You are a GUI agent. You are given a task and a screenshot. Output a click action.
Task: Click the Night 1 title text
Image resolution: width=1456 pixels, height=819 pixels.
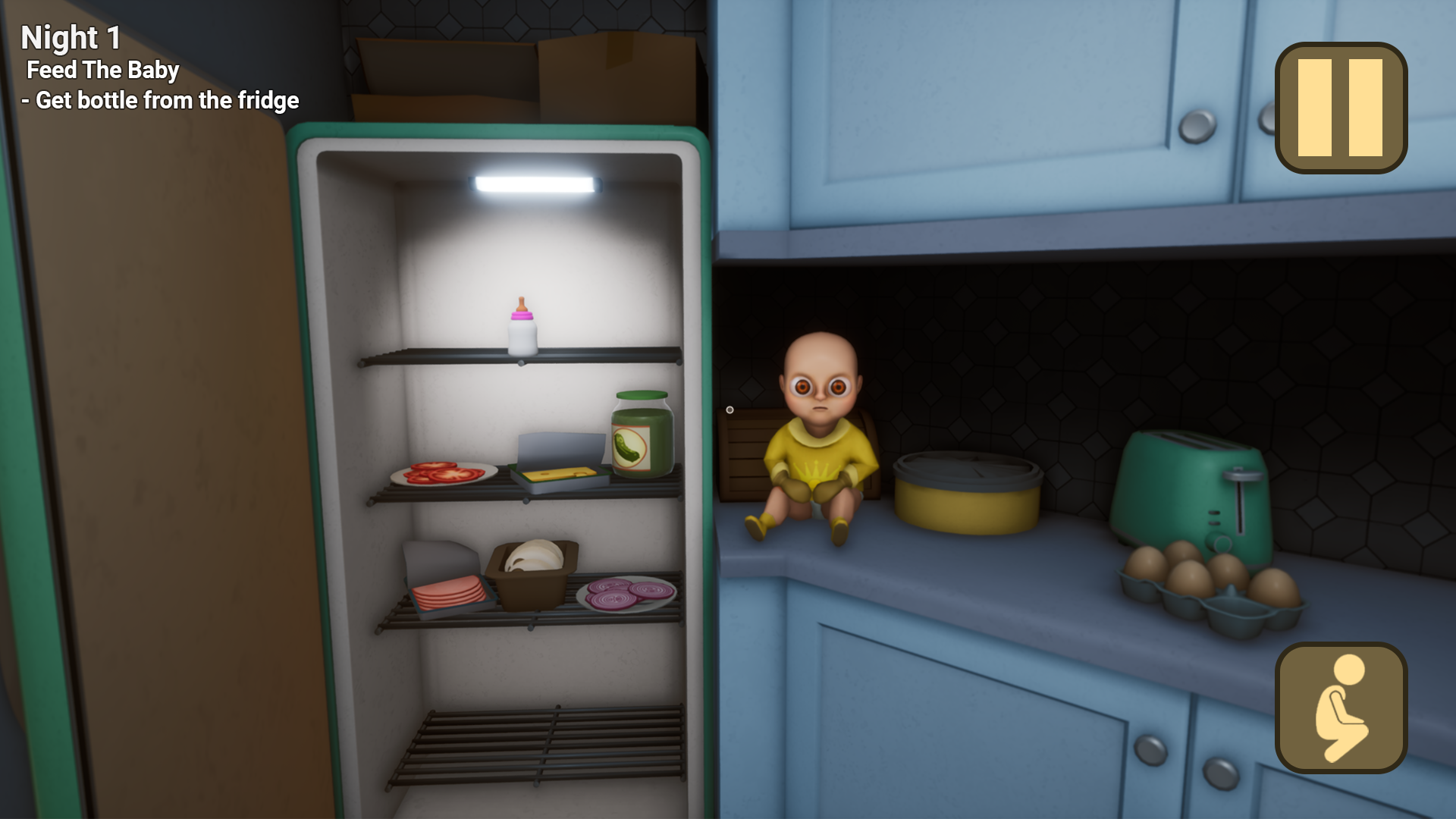pyautogui.click(x=72, y=36)
